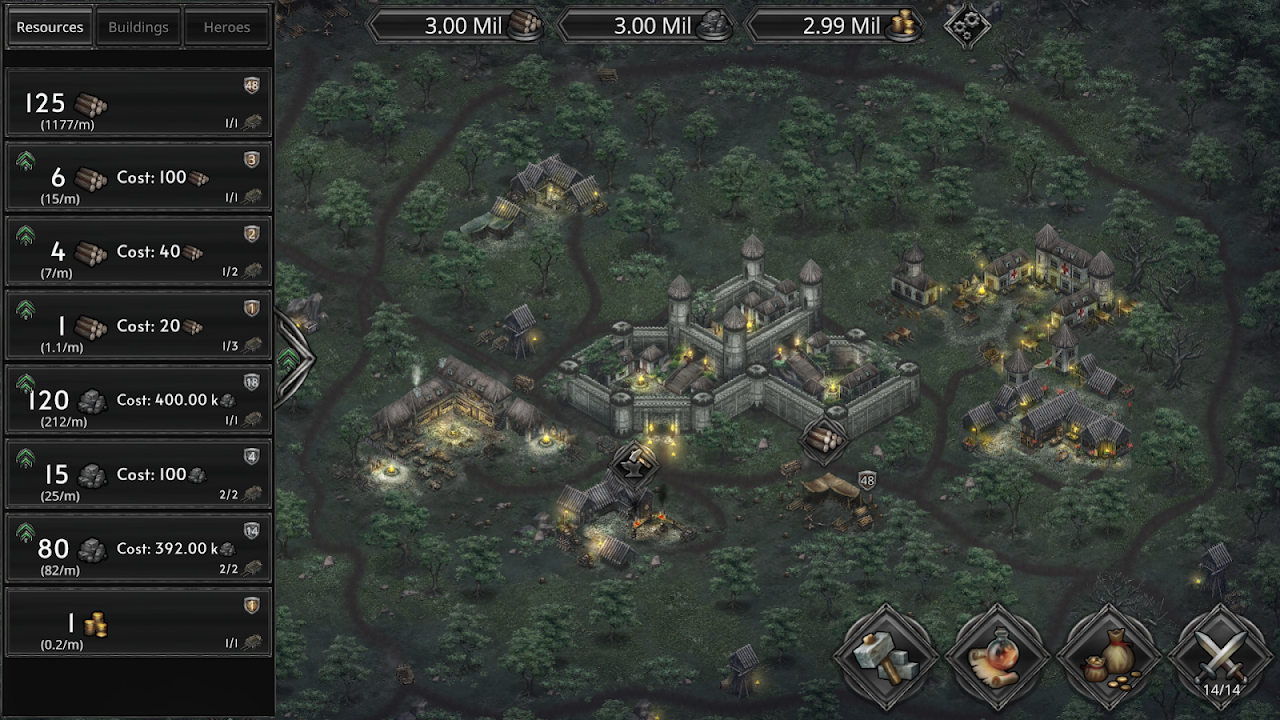The width and height of the screenshot is (1280, 720).
Task: Upgrade the wood building costing 100
Action: point(26,164)
